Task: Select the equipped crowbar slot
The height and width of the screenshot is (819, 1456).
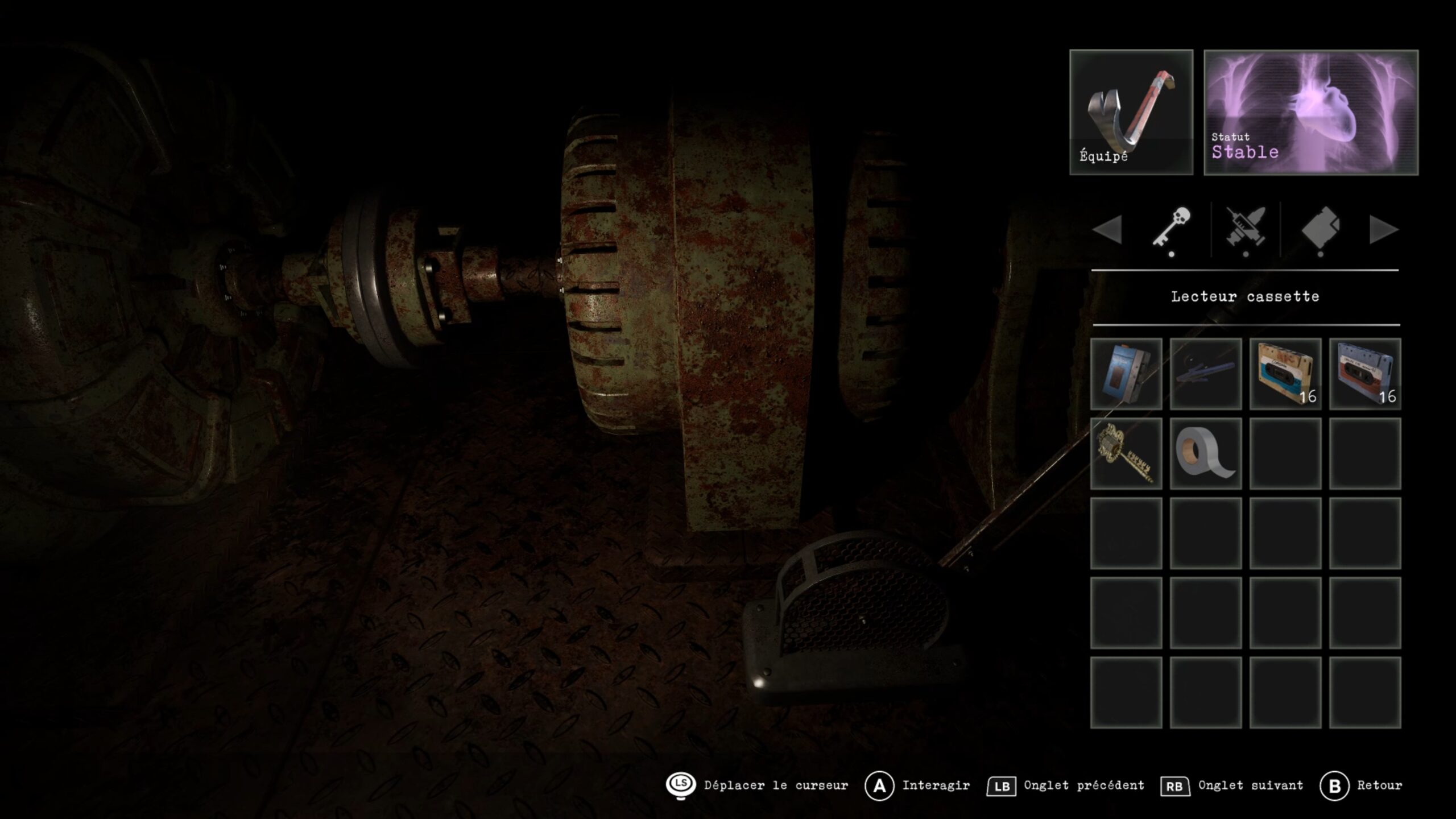Action: click(x=1131, y=112)
